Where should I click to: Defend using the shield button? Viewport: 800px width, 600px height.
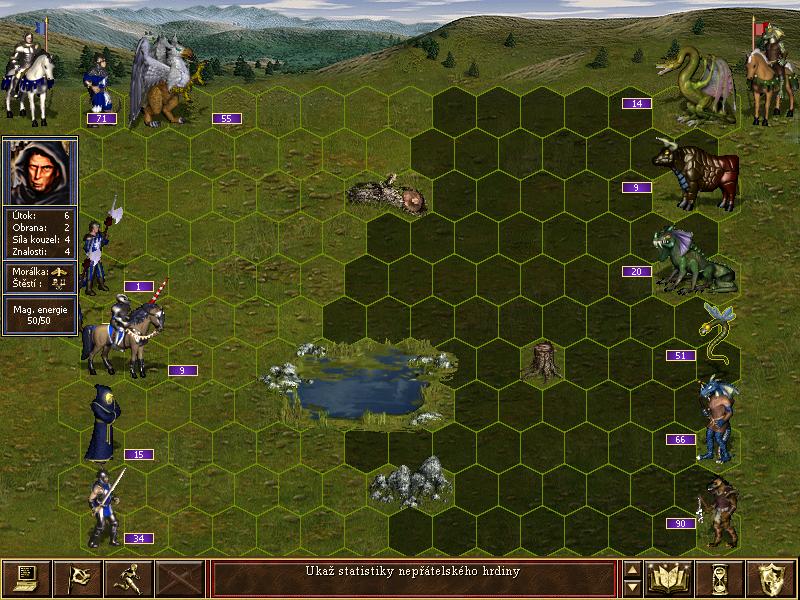pos(771,578)
